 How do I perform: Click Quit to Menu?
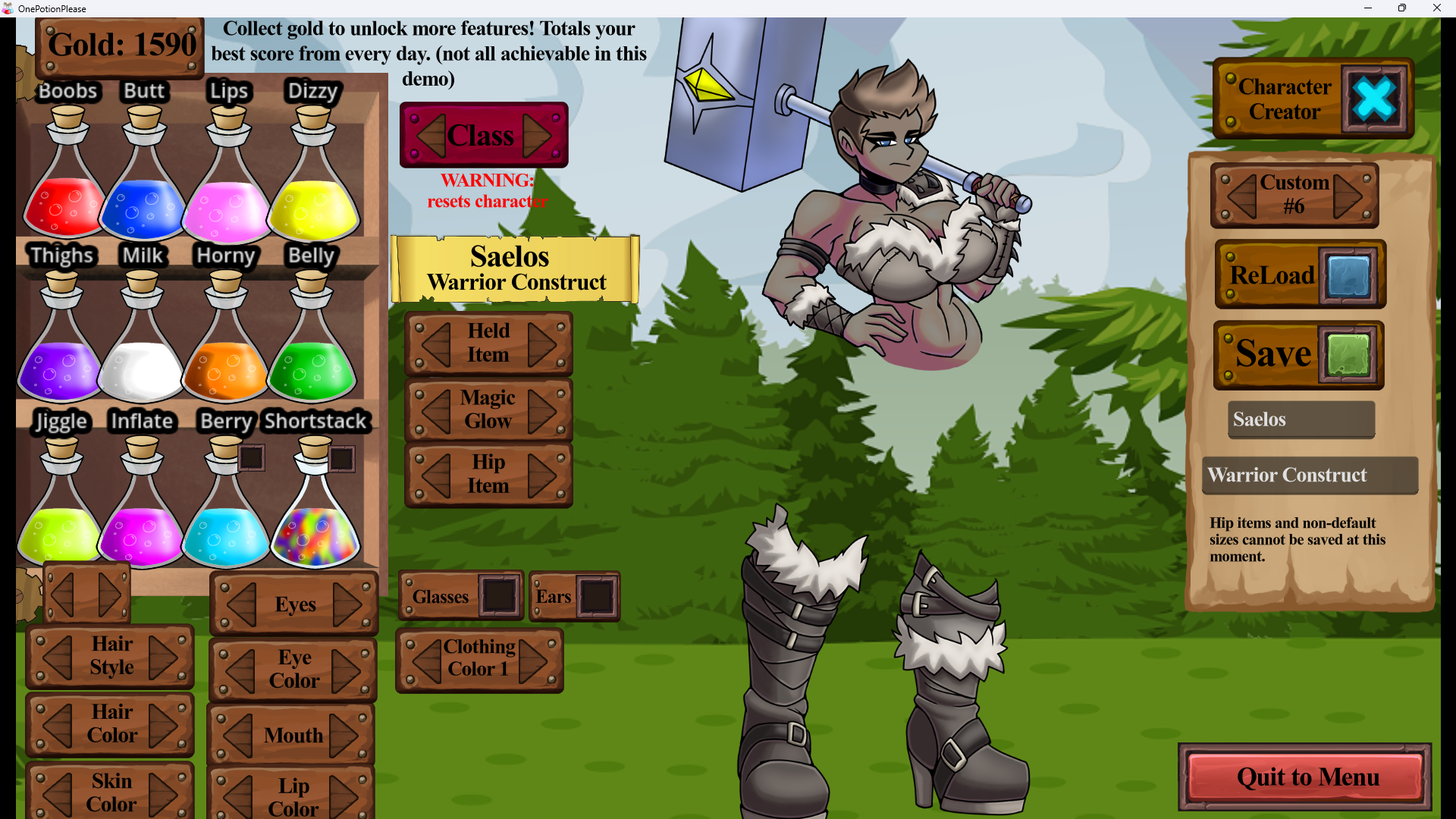[1306, 777]
